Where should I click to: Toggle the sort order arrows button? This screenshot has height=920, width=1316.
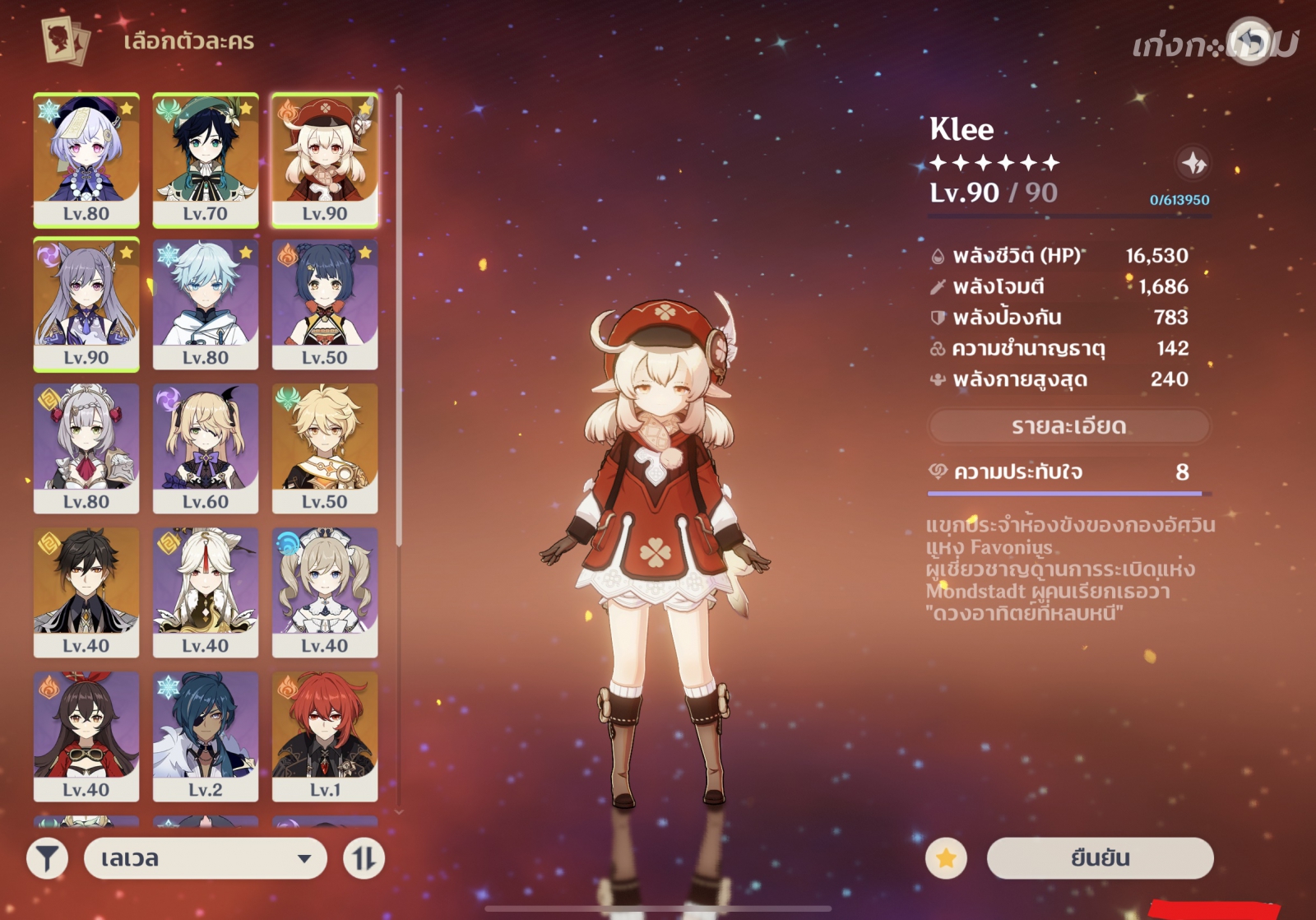(364, 858)
